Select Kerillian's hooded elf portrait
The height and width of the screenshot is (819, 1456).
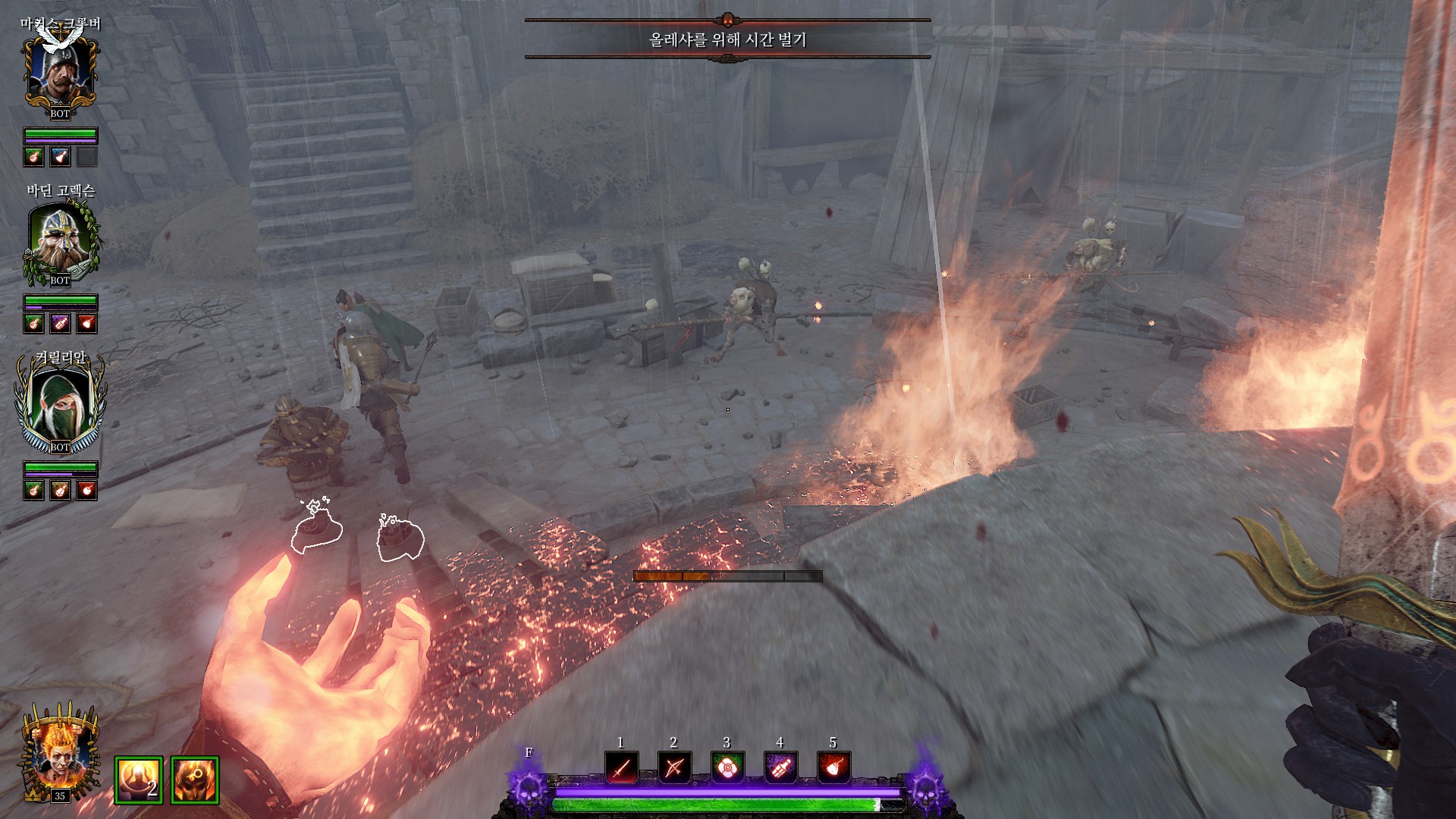point(60,406)
